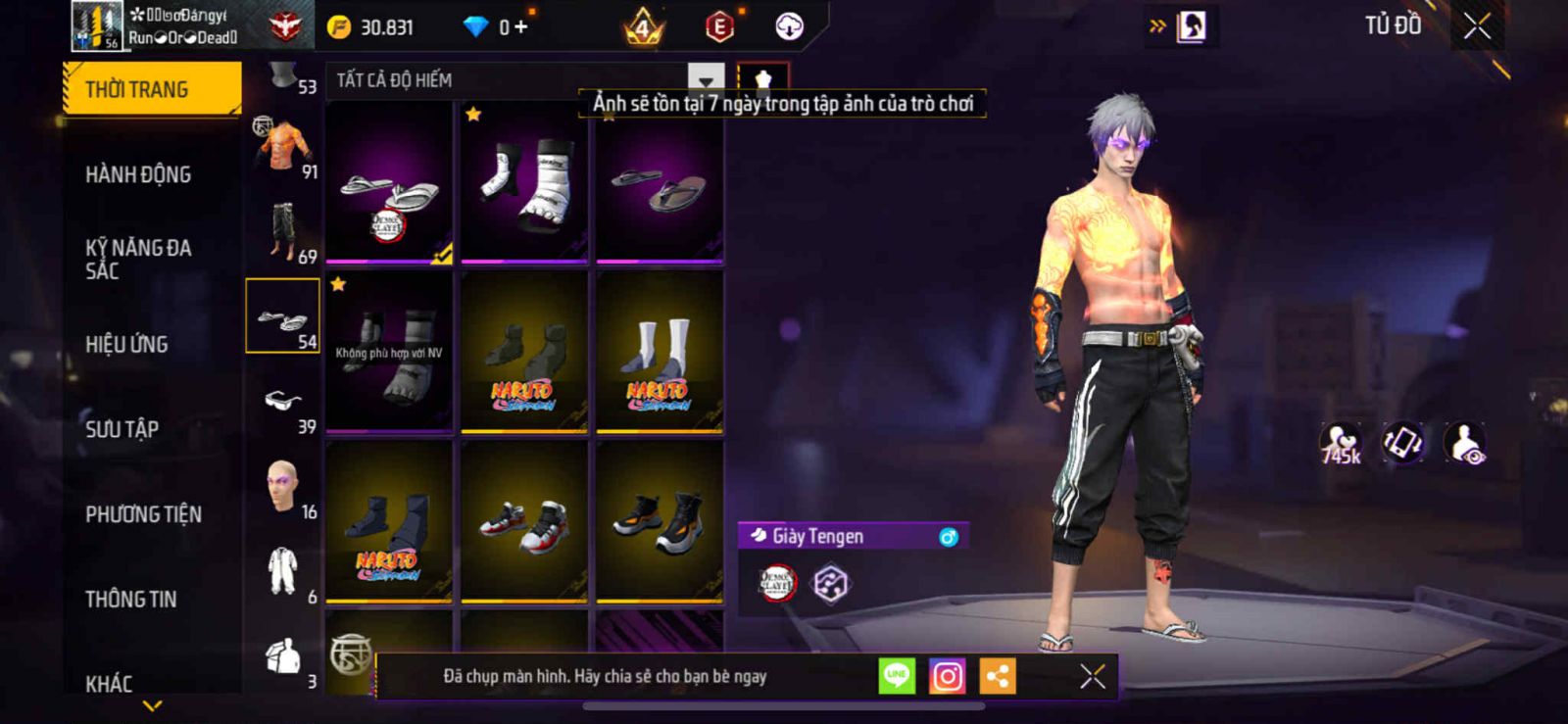Select the KỸ NĂNG ĐA SẮC tab
1568x724 pixels.
pos(138,259)
